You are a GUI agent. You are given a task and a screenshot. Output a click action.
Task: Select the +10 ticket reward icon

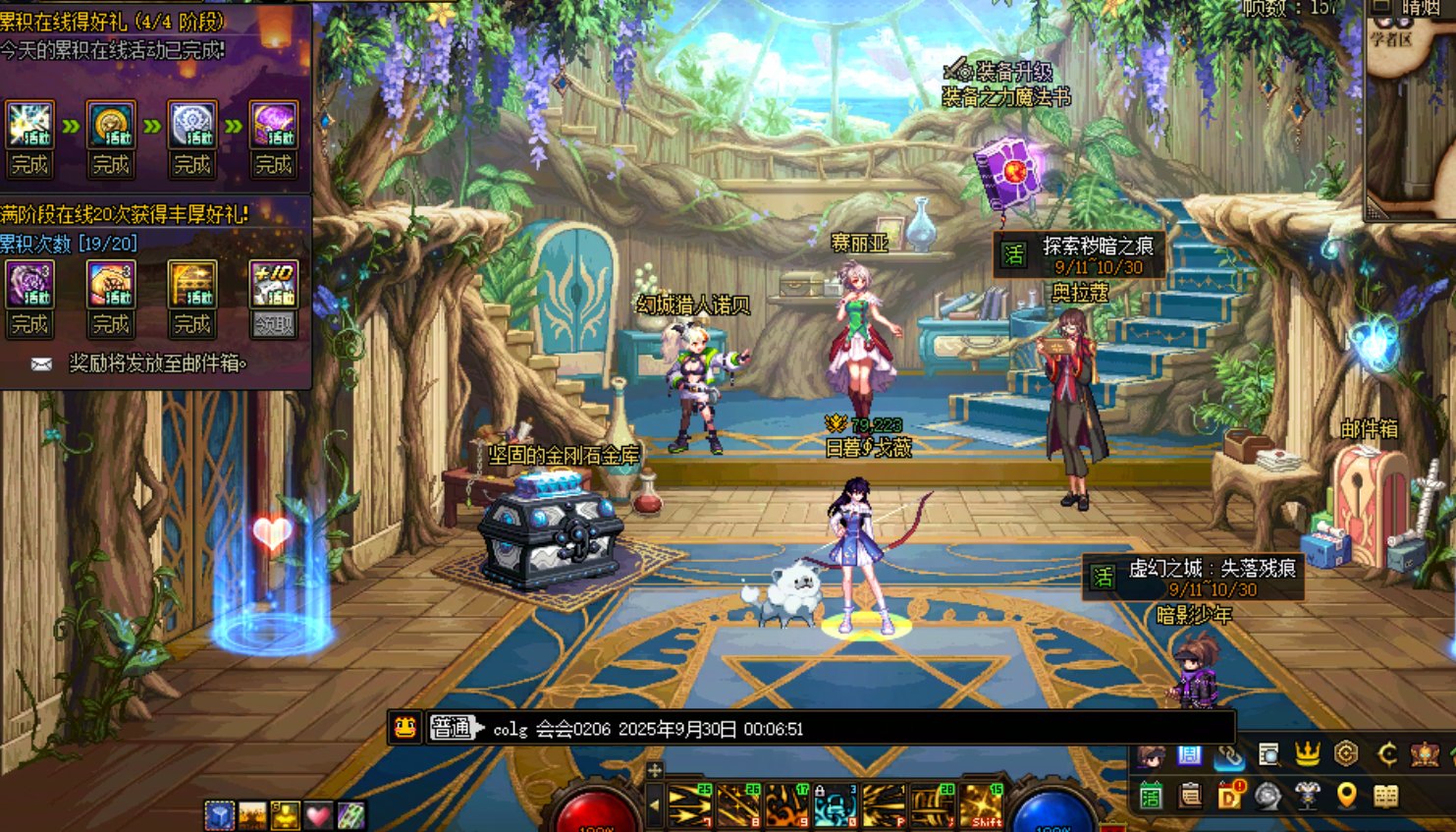point(273,284)
